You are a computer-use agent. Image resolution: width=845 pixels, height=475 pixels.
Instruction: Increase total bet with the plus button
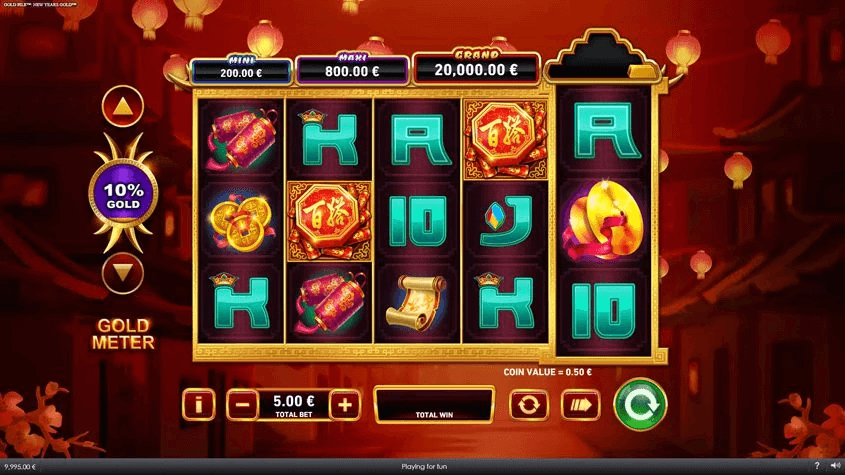click(344, 405)
